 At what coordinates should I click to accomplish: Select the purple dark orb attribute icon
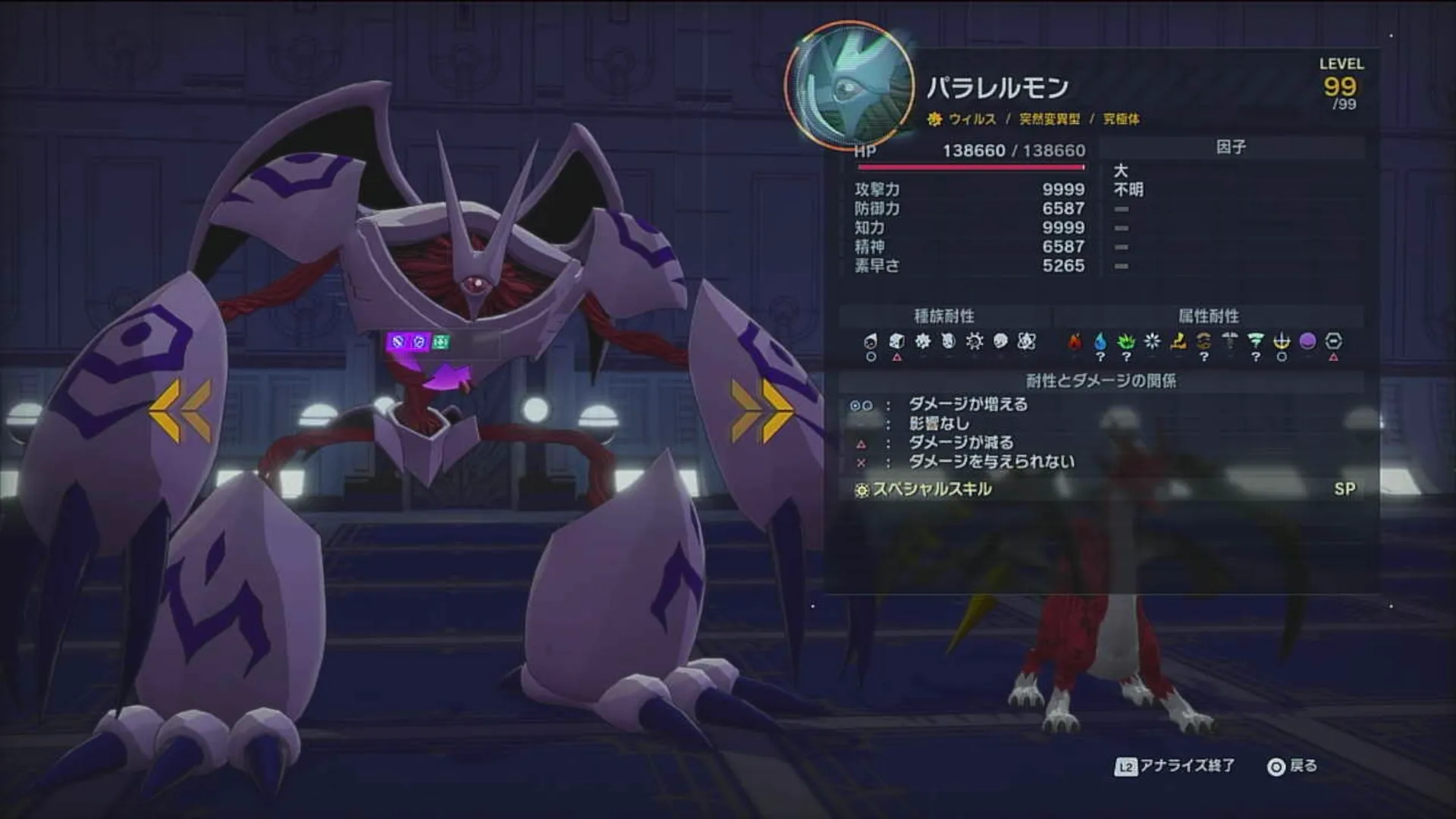coord(1309,341)
